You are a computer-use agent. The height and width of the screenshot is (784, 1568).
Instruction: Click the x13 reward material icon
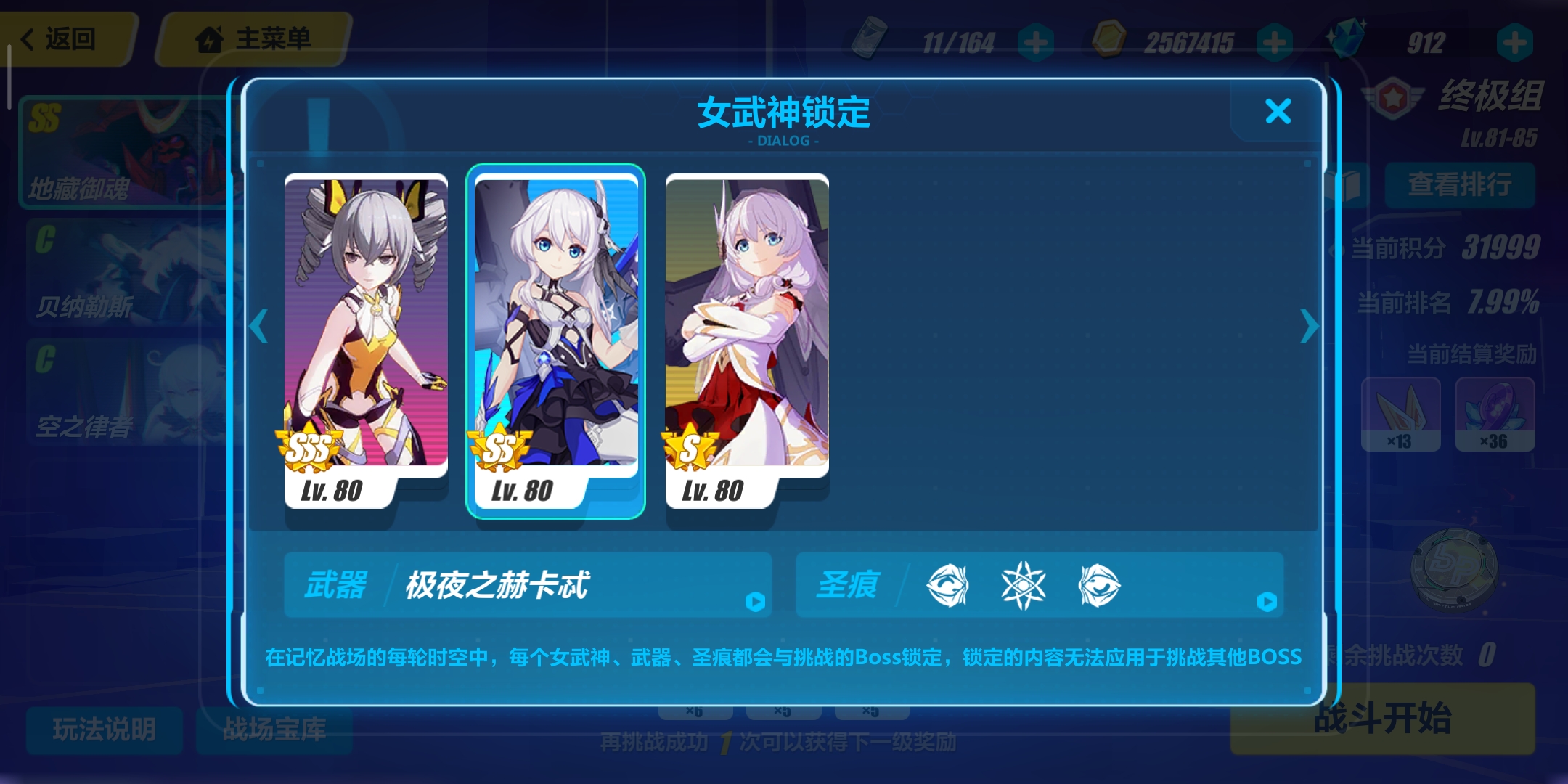[1401, 414]
